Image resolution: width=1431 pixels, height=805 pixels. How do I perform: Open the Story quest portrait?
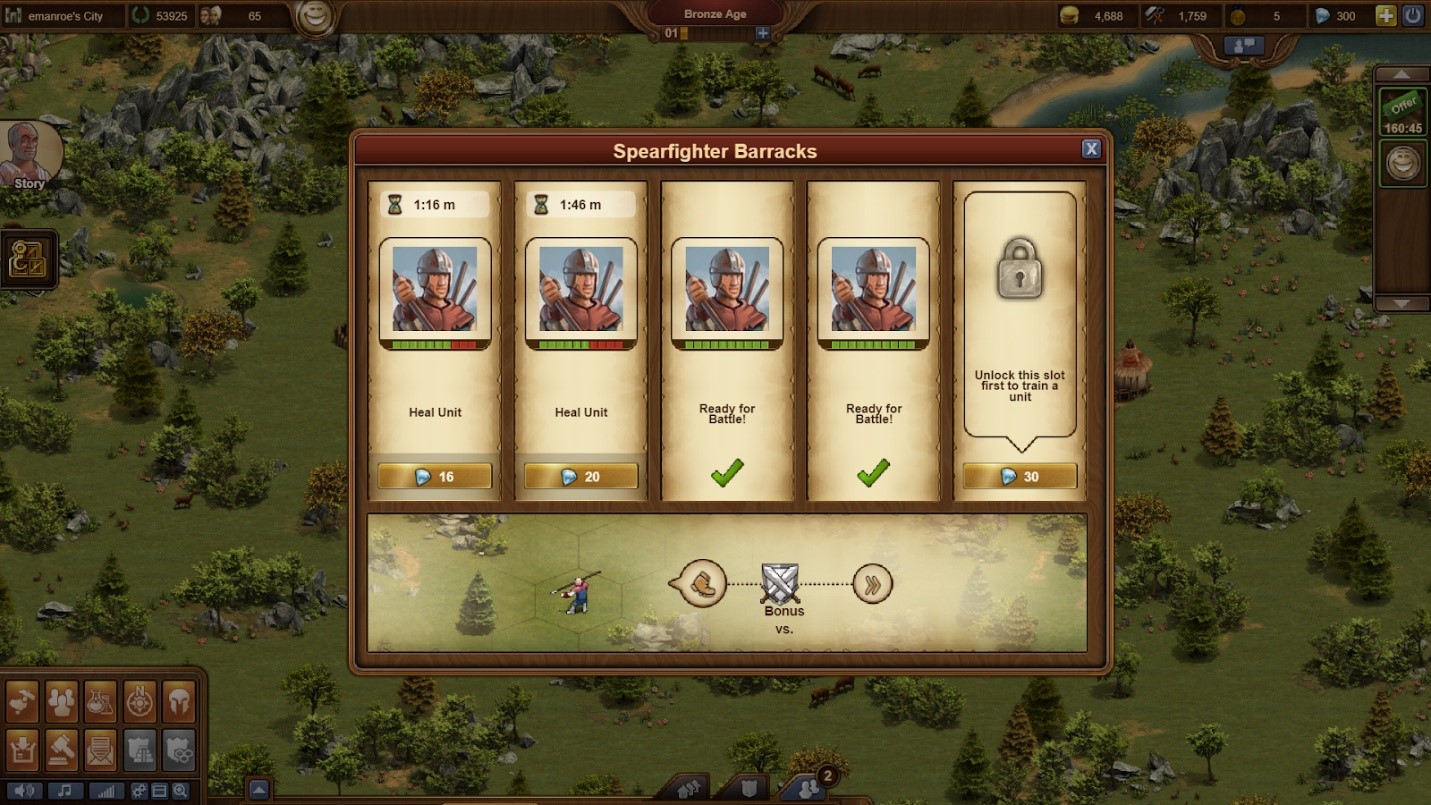29,155
